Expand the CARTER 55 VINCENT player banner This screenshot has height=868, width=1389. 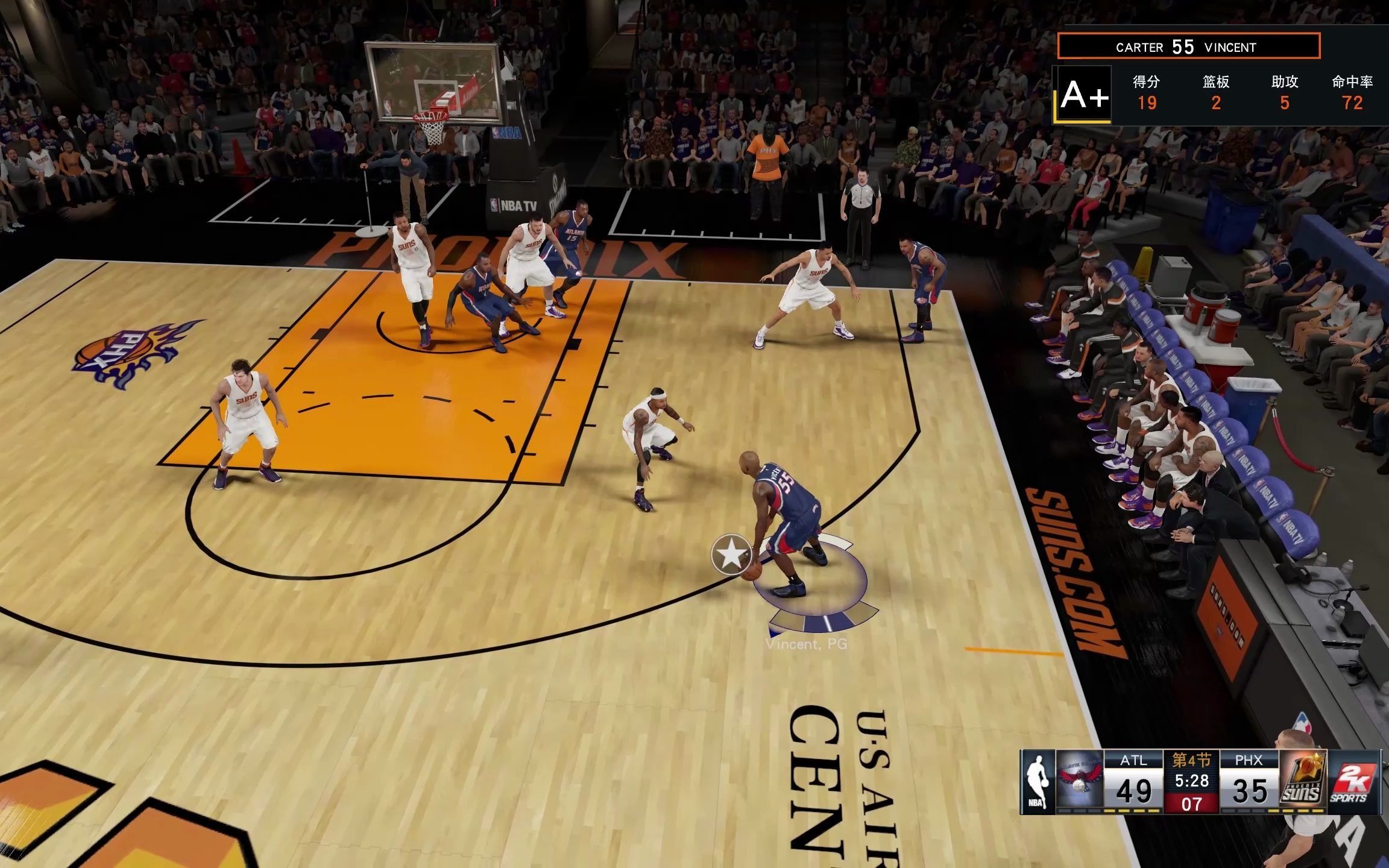click(x=1189, y=46)
